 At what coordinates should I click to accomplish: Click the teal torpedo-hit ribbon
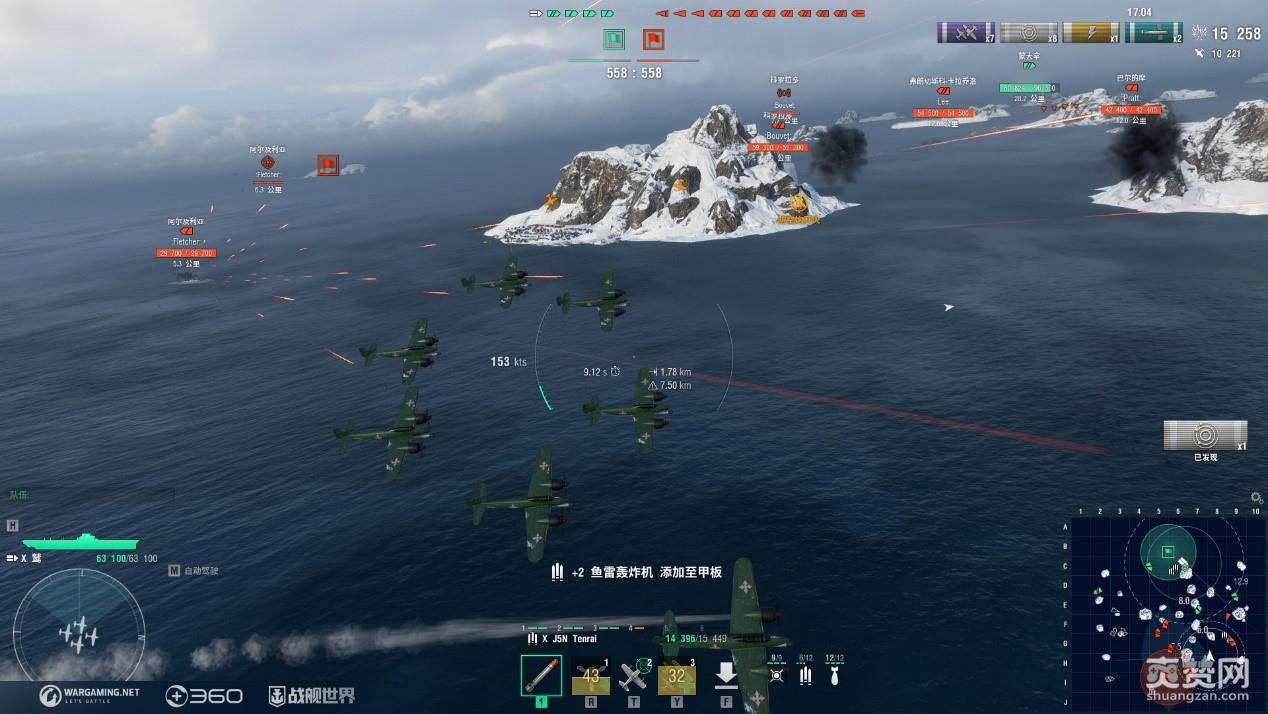pyautogui.click(x=1153, y=32)
